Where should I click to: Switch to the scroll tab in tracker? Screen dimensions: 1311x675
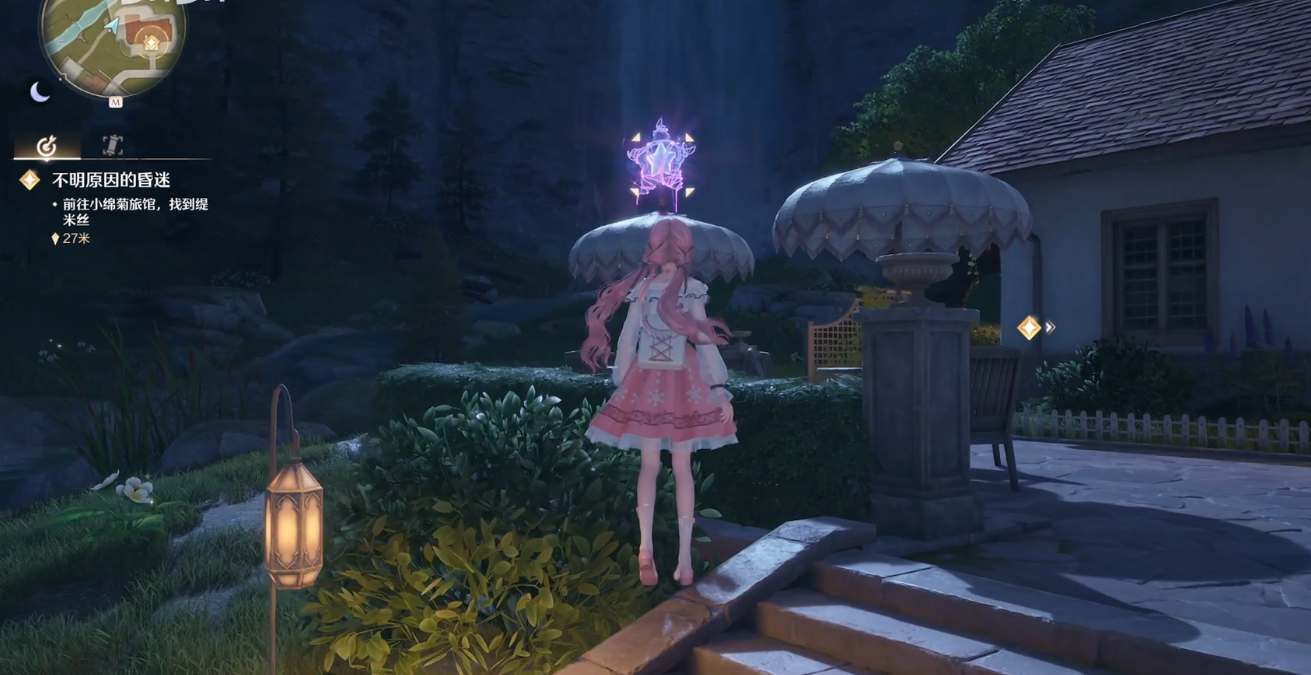(112, 145)
